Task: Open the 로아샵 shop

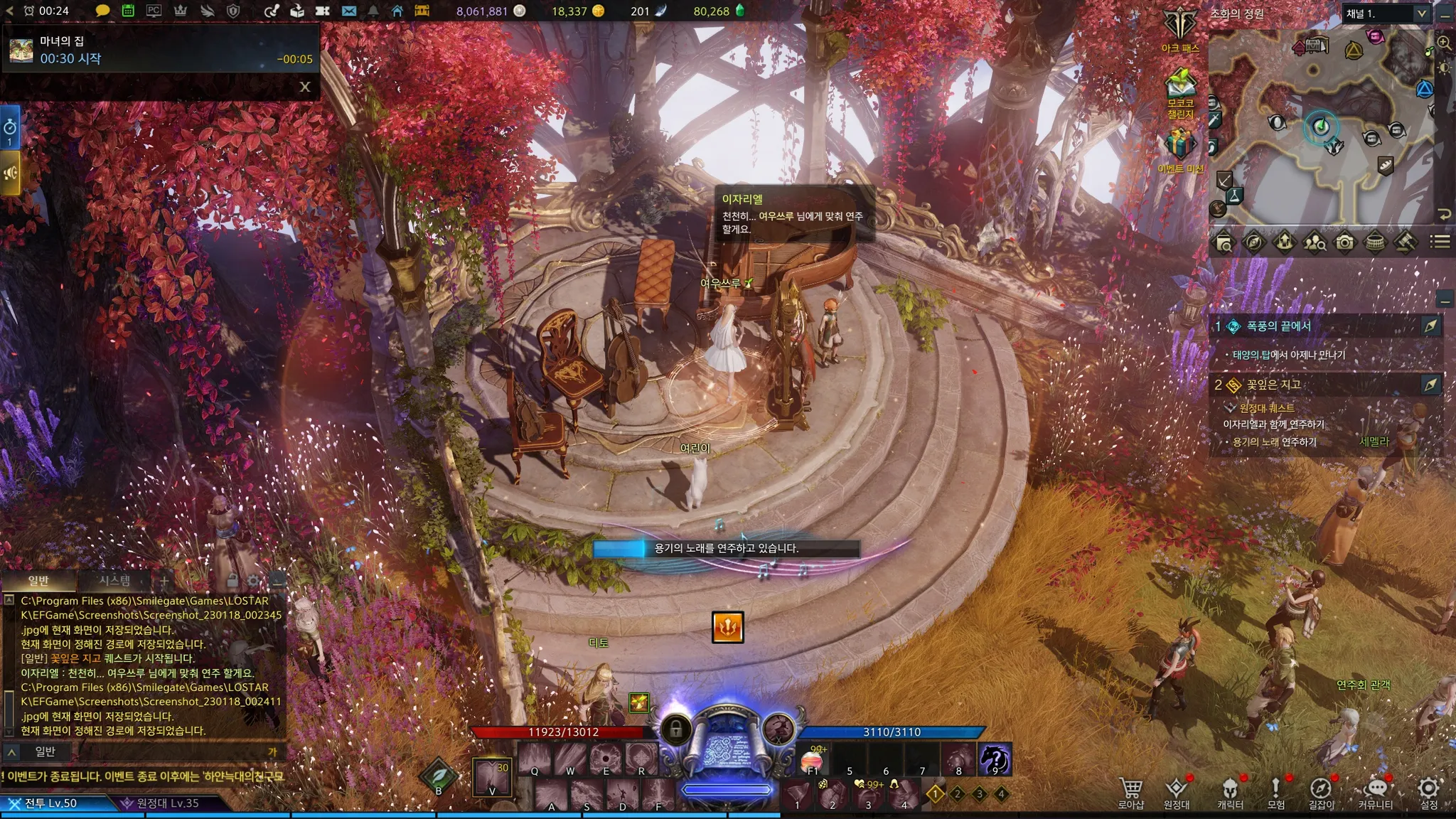Action: [x=1131, y=791]
